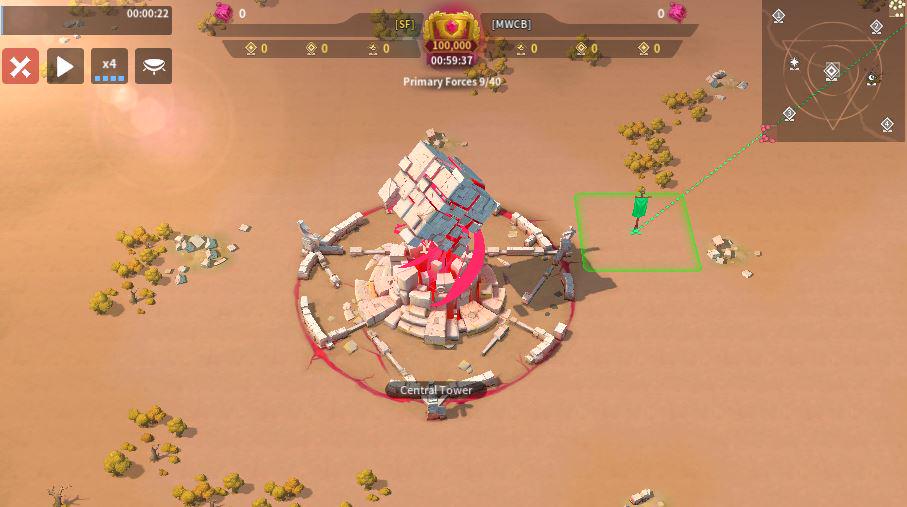Jump to minimap marker number 3

(789, 114)
